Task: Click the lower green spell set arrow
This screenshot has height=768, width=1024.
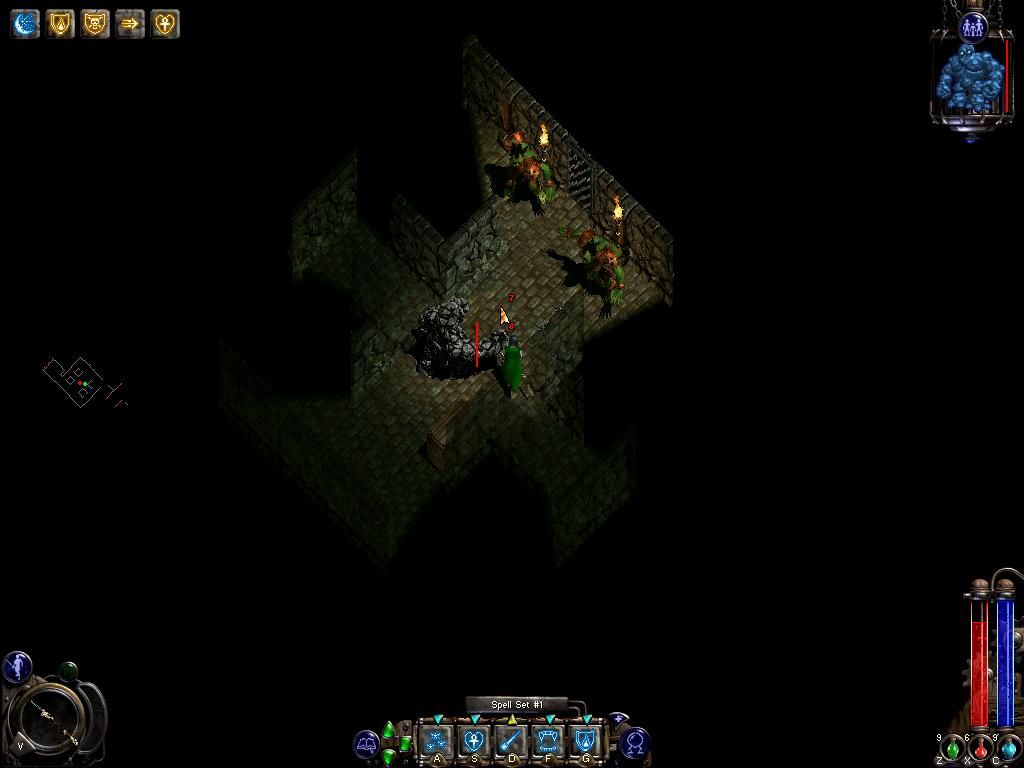Action: pos(389,757)
